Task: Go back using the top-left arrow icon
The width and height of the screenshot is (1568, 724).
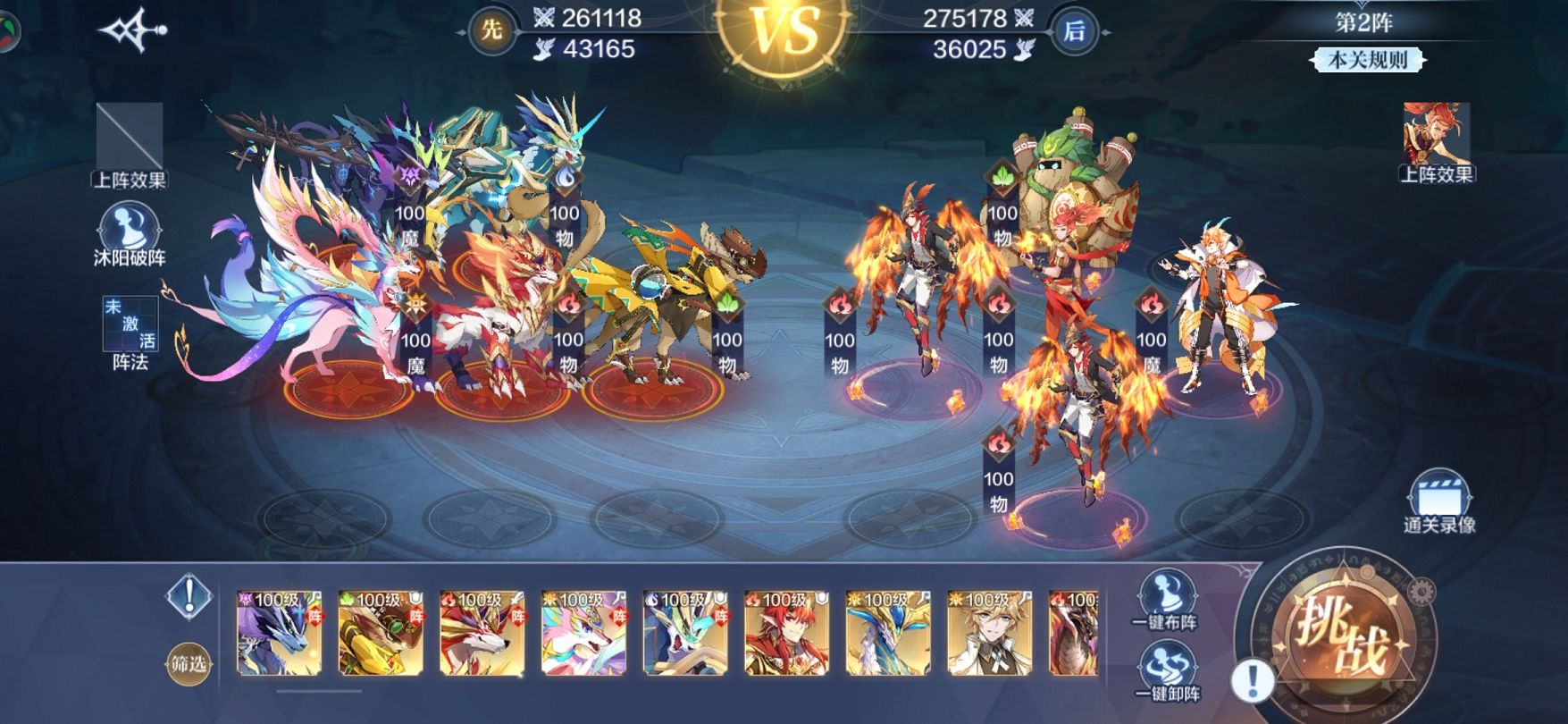Action: pos(134,31)
